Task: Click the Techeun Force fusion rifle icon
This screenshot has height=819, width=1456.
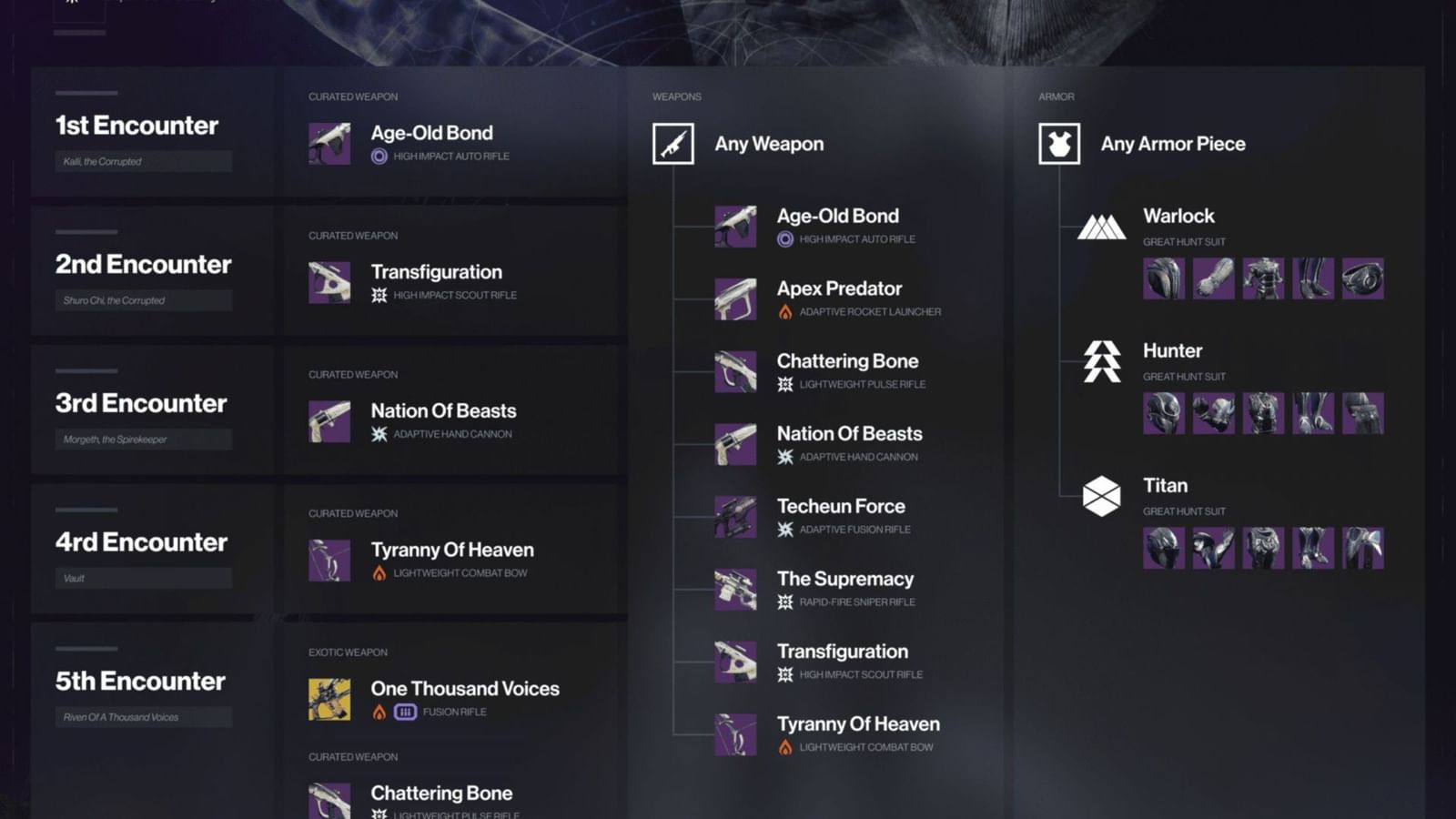Action: (734, 516)
